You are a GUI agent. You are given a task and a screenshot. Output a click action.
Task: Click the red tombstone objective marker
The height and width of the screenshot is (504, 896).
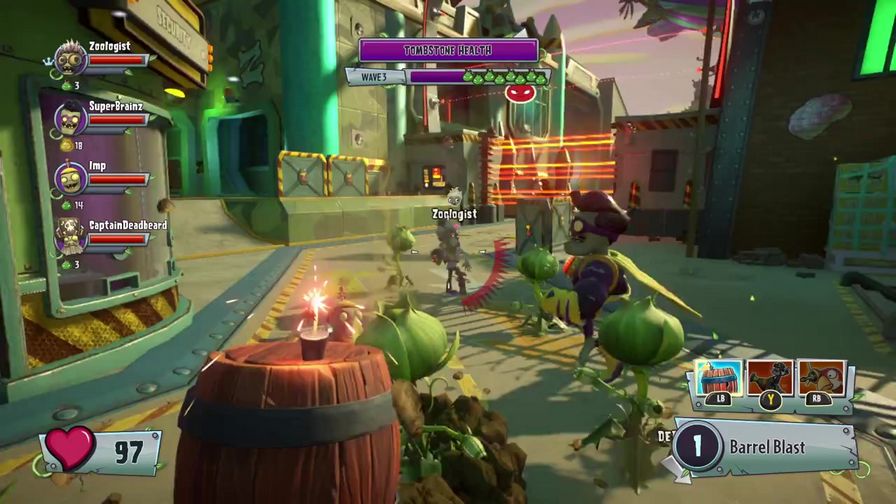[519, 94]
